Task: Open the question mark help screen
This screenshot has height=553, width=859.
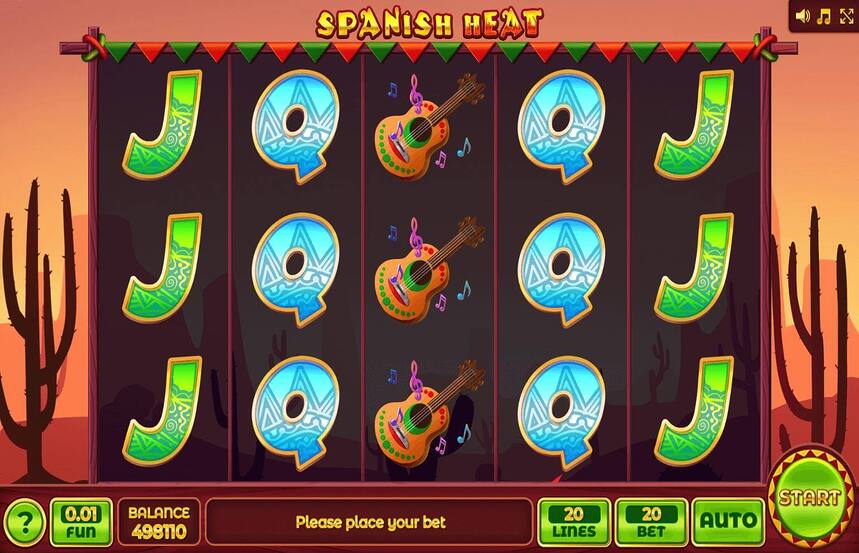Action: 25,522
